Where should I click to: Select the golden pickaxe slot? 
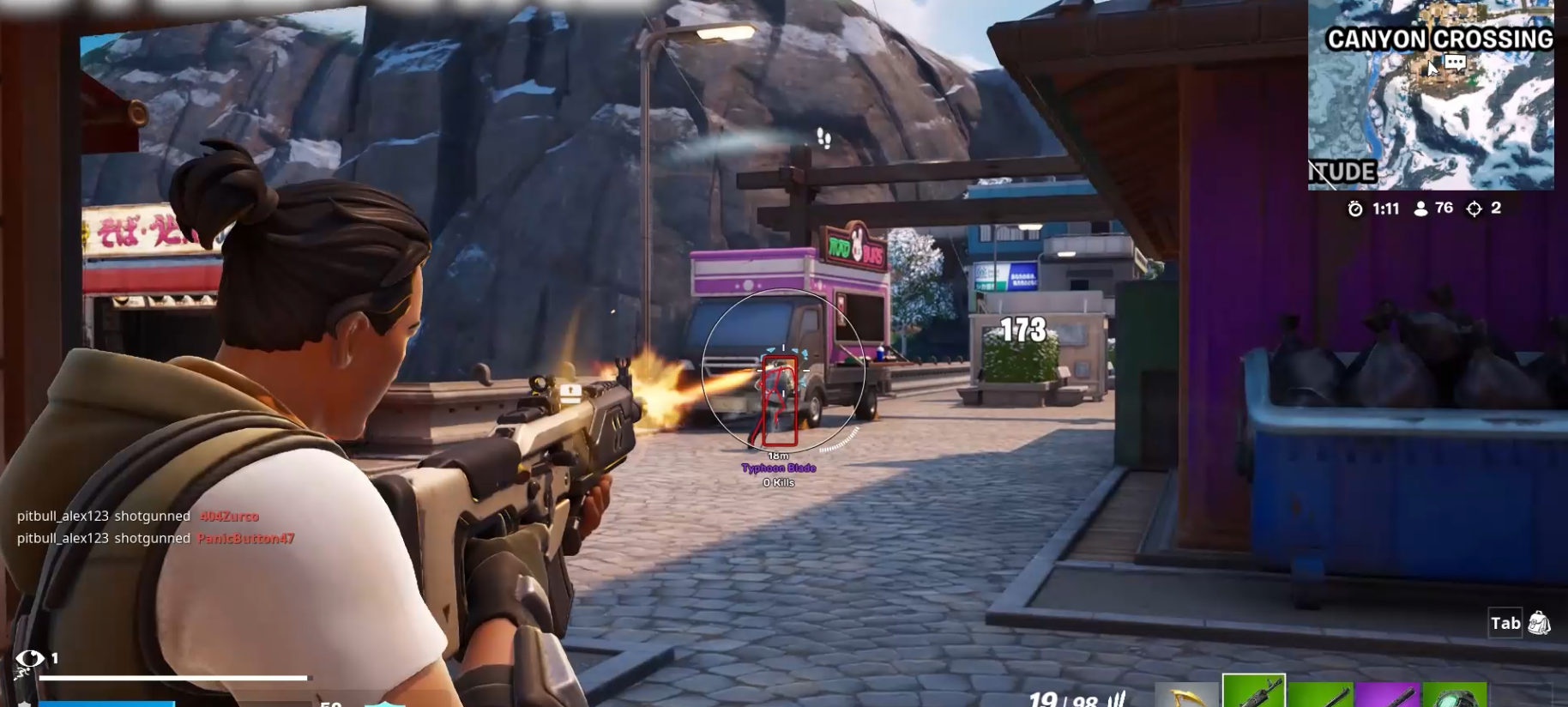point(1186,695)
